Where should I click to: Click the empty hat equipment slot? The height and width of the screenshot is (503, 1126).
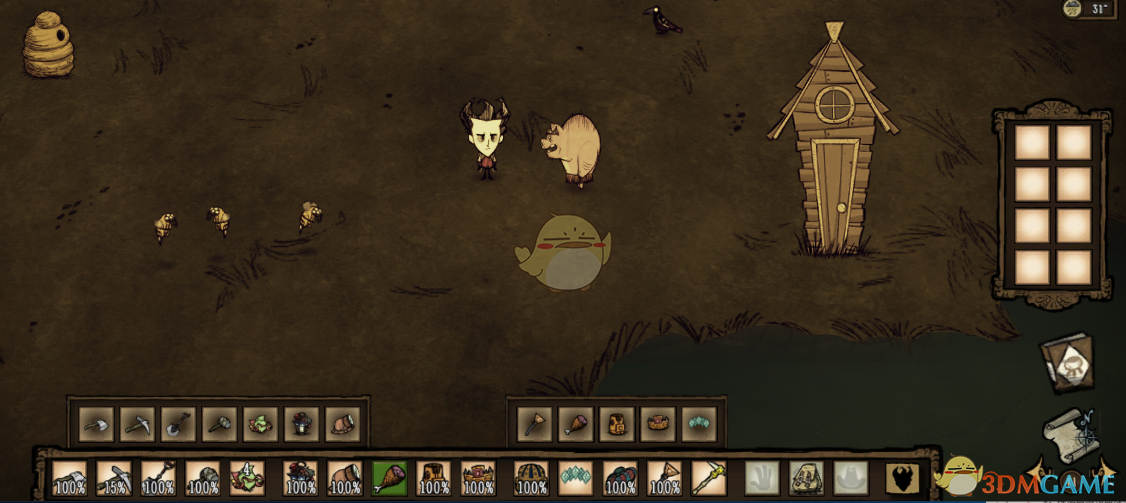(850, 478)
